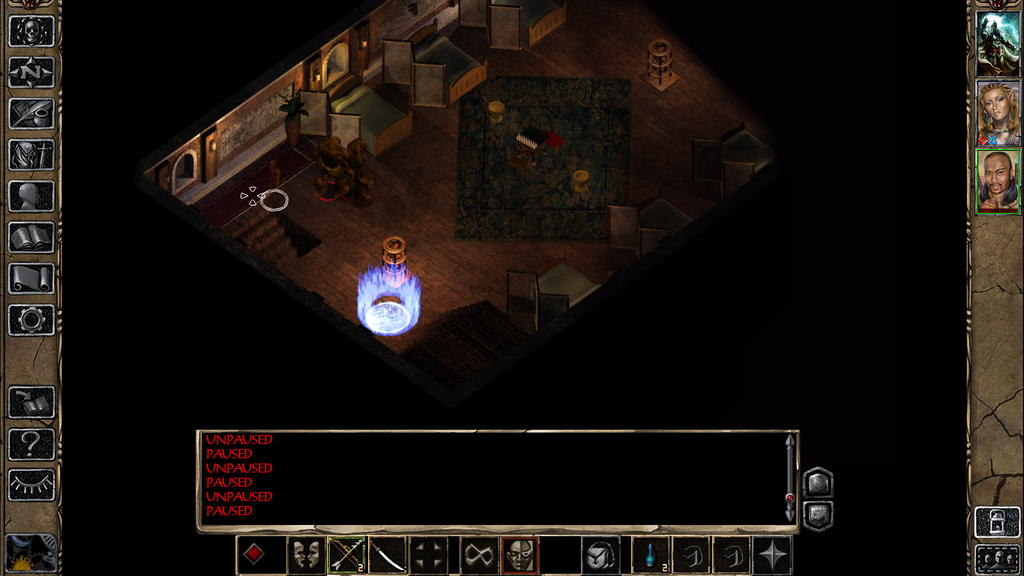Show the character record with the head icon
Viewport: 1024px width, 576px height.
tap(31, 196)
